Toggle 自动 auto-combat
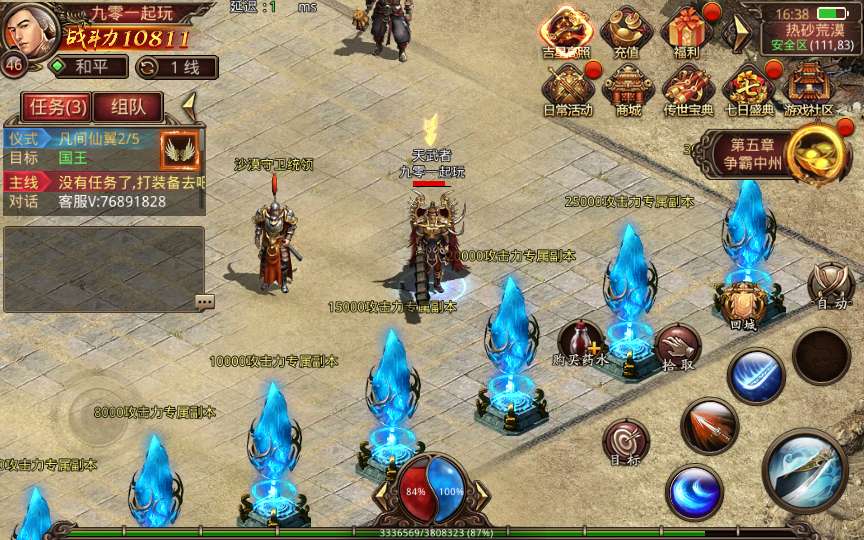The image size is (864, 540). [830, 286]
